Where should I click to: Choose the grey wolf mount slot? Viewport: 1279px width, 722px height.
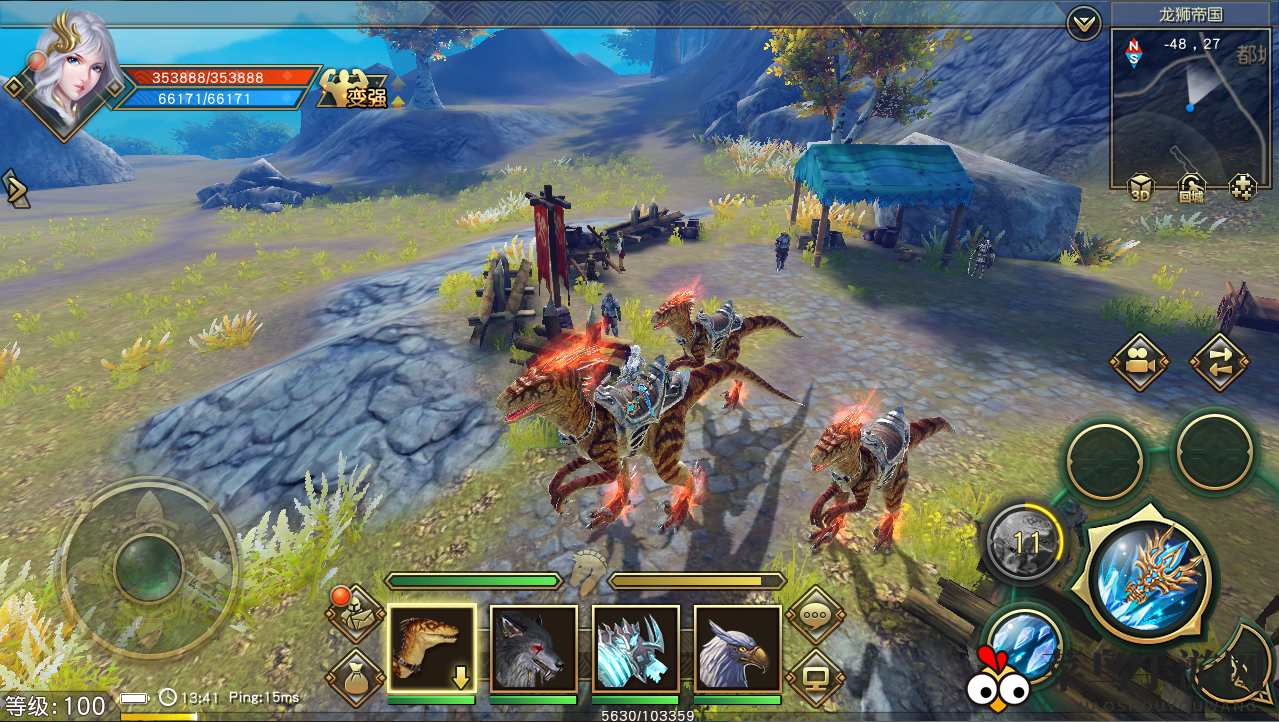tap(533, 649)
